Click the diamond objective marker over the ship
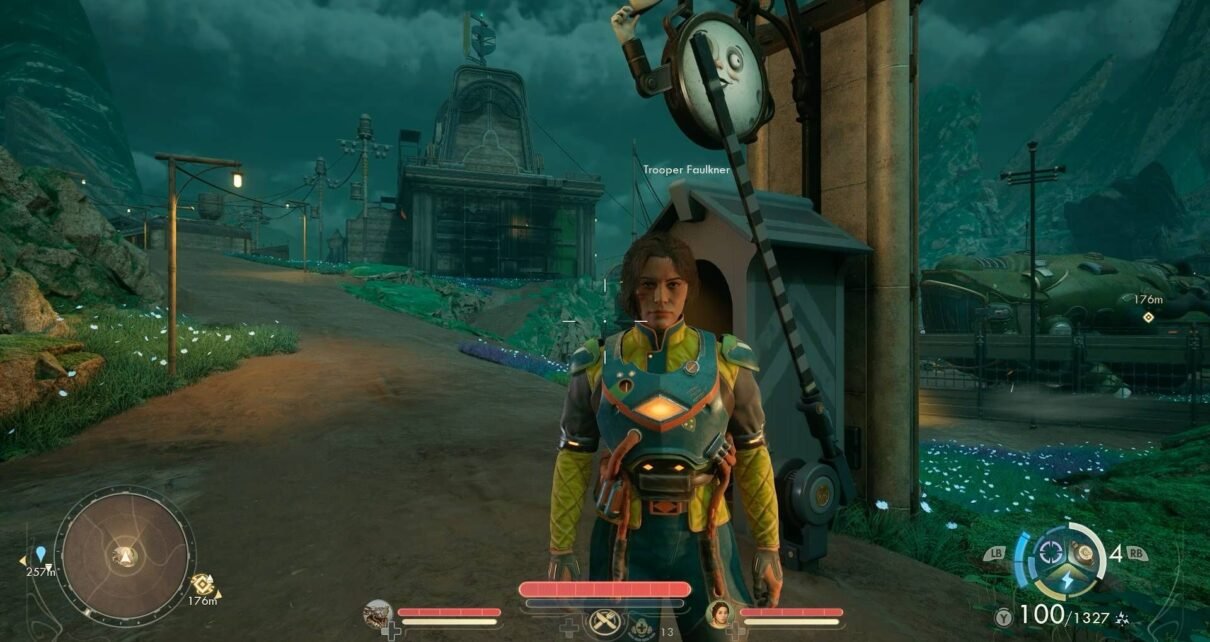 1149,317
